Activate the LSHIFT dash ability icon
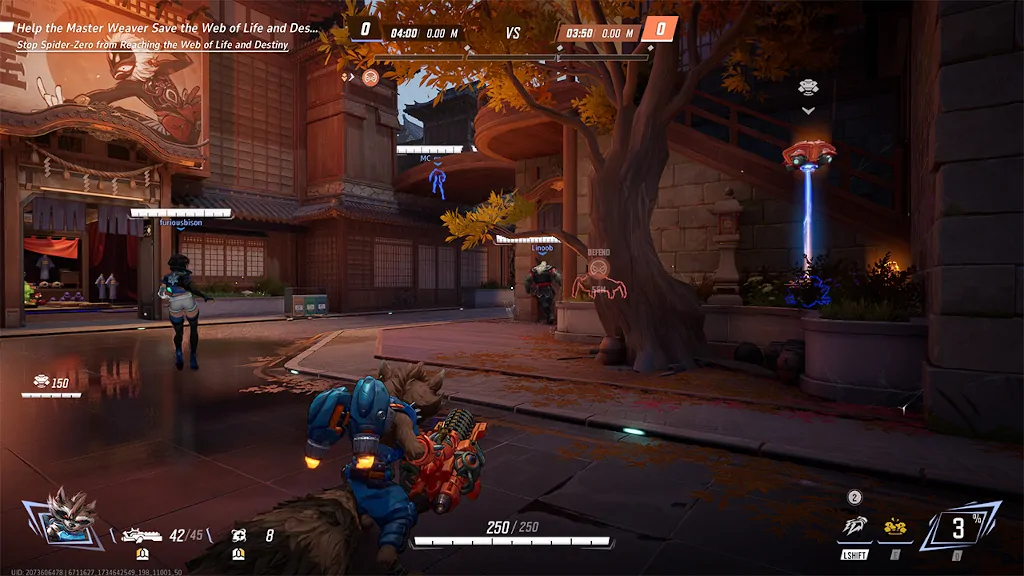 (854, 527)
